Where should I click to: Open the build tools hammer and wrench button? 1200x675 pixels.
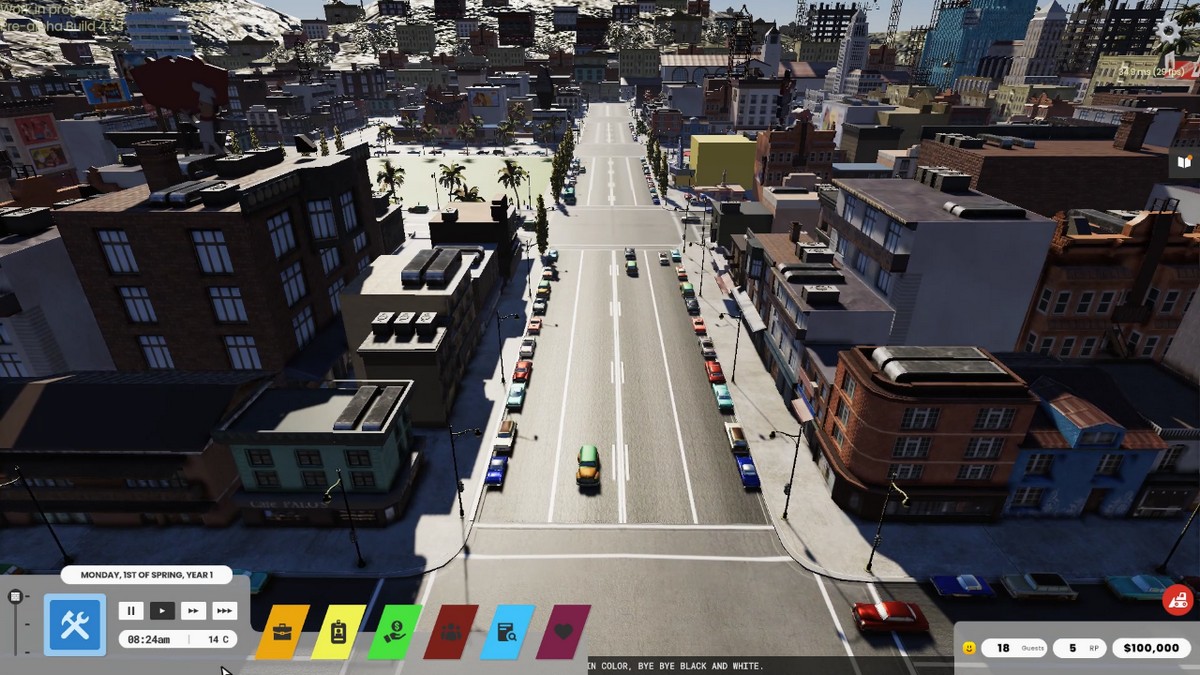[x=75, y=625]
